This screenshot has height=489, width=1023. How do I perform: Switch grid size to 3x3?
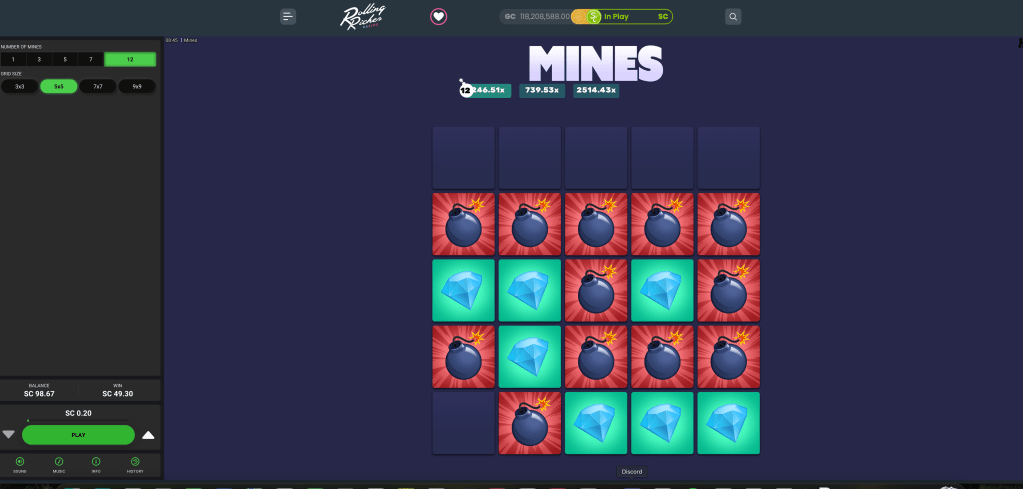[x=19, y=86]
